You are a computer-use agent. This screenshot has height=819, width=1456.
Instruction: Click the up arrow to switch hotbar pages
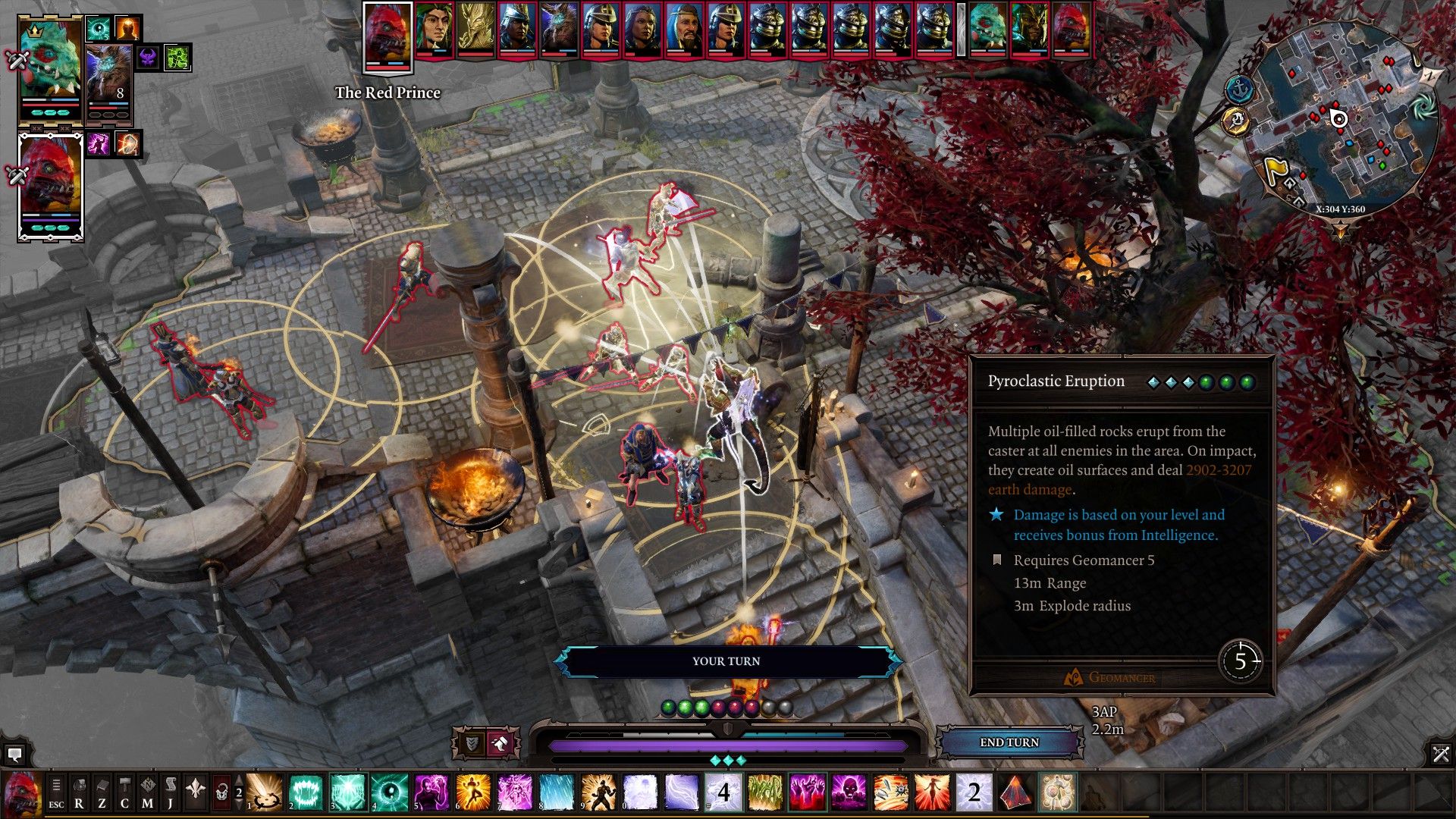point(239,779)
